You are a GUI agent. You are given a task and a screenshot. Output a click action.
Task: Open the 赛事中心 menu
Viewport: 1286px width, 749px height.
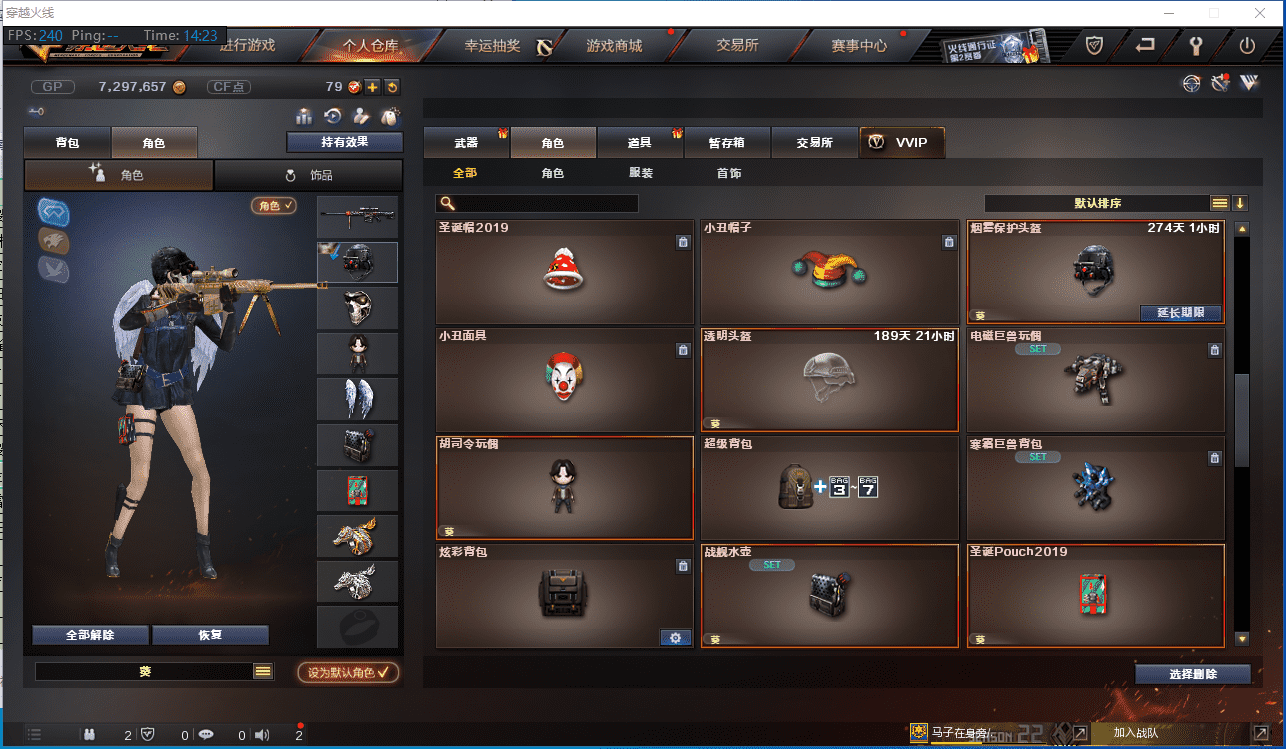pos(859,46)
